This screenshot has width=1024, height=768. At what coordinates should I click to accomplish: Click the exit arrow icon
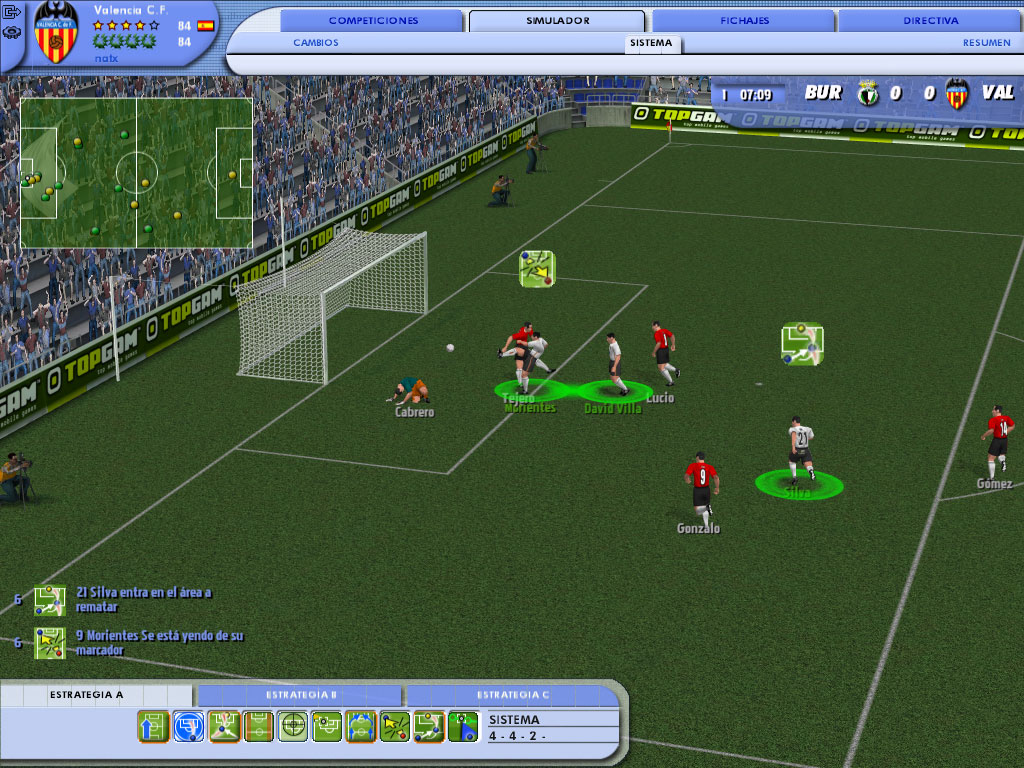[x=12, y=13]
